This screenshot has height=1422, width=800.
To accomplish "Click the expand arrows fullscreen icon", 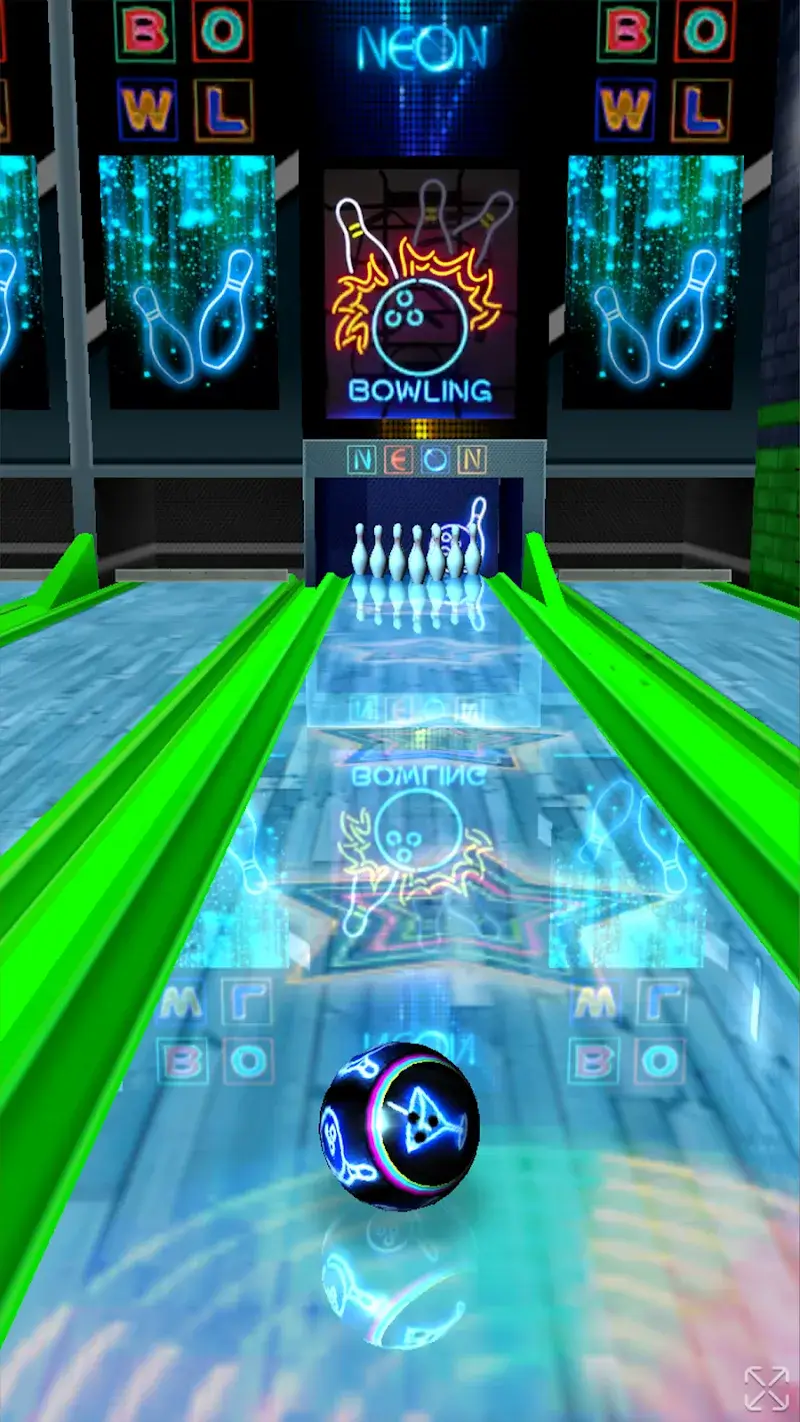I will (x=766, y=1388).
